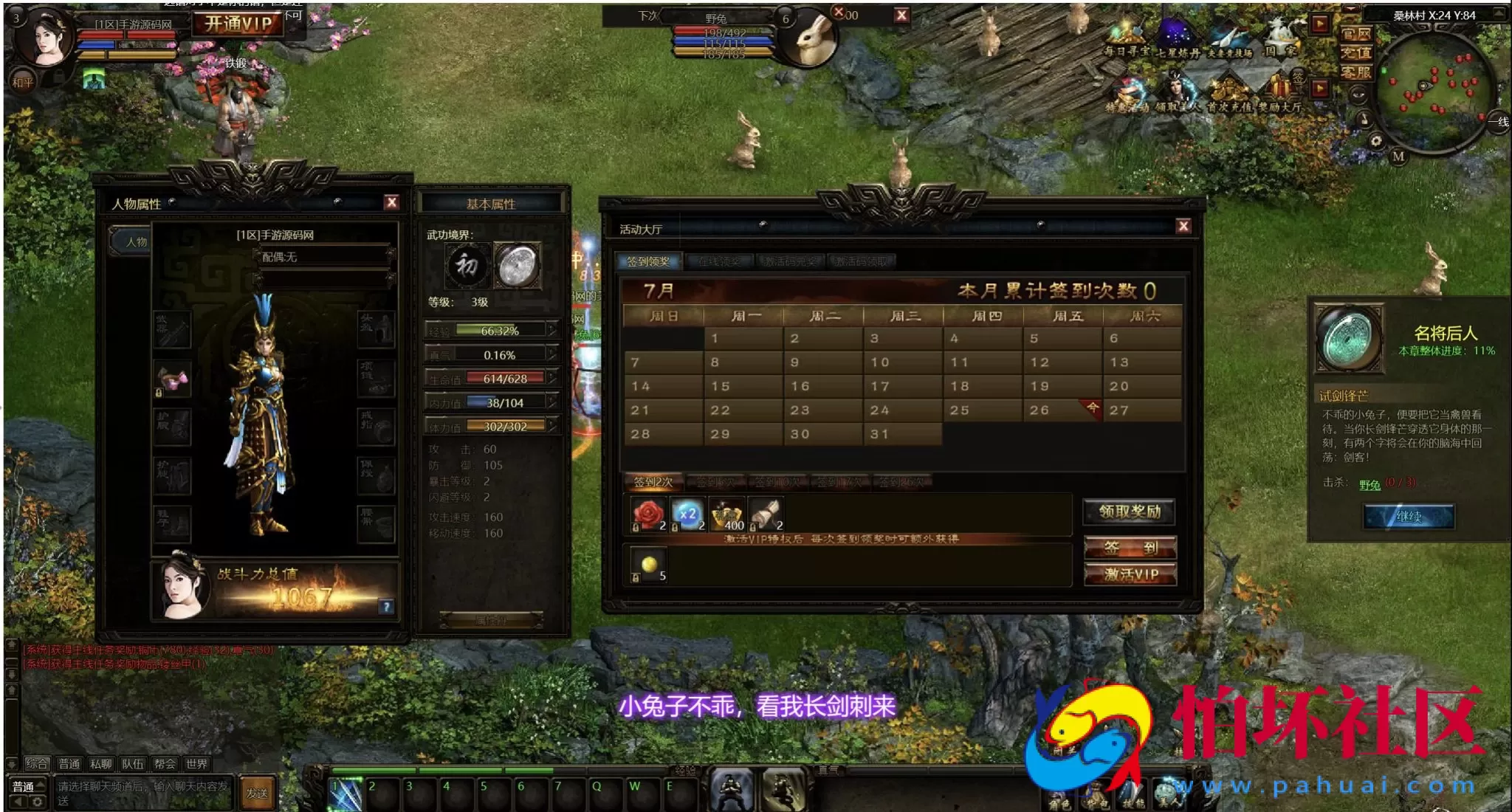Viewport: 1512px width, 812px height.
Task: Activate the sword skill in hotbar slot 1
Action: click(346, 795)
